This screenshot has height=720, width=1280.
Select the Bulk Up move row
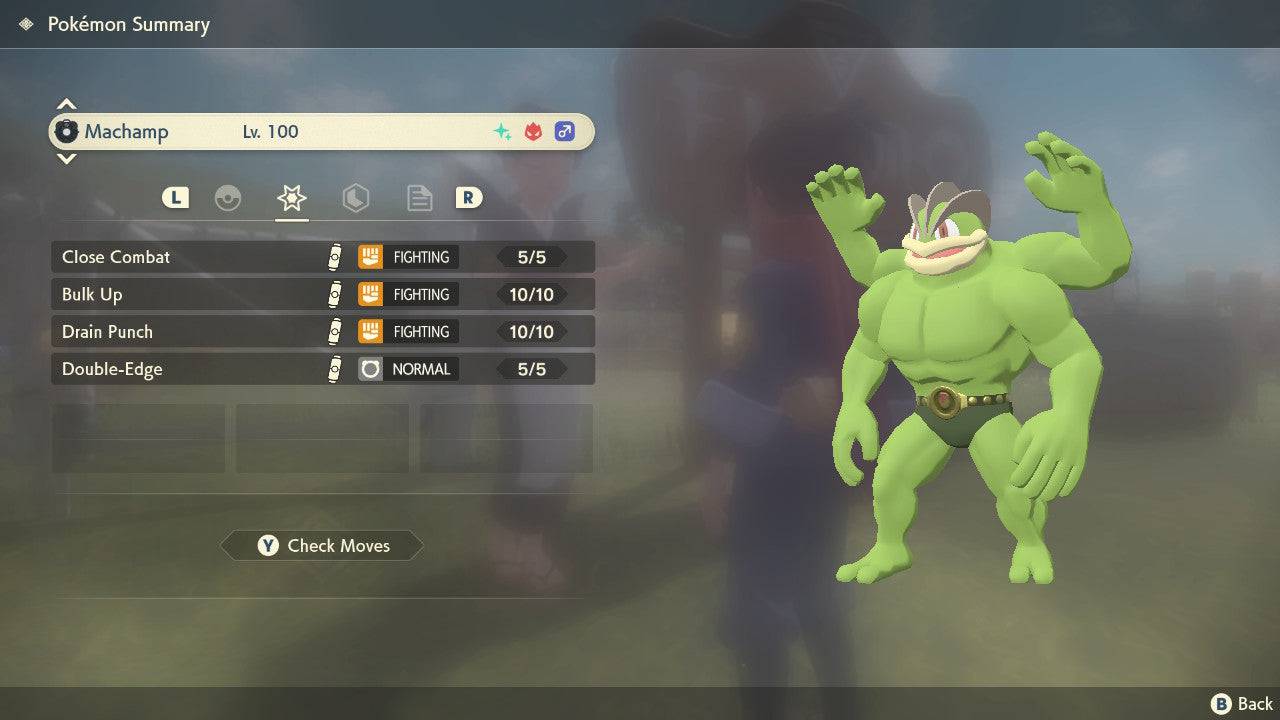[322, 294]
